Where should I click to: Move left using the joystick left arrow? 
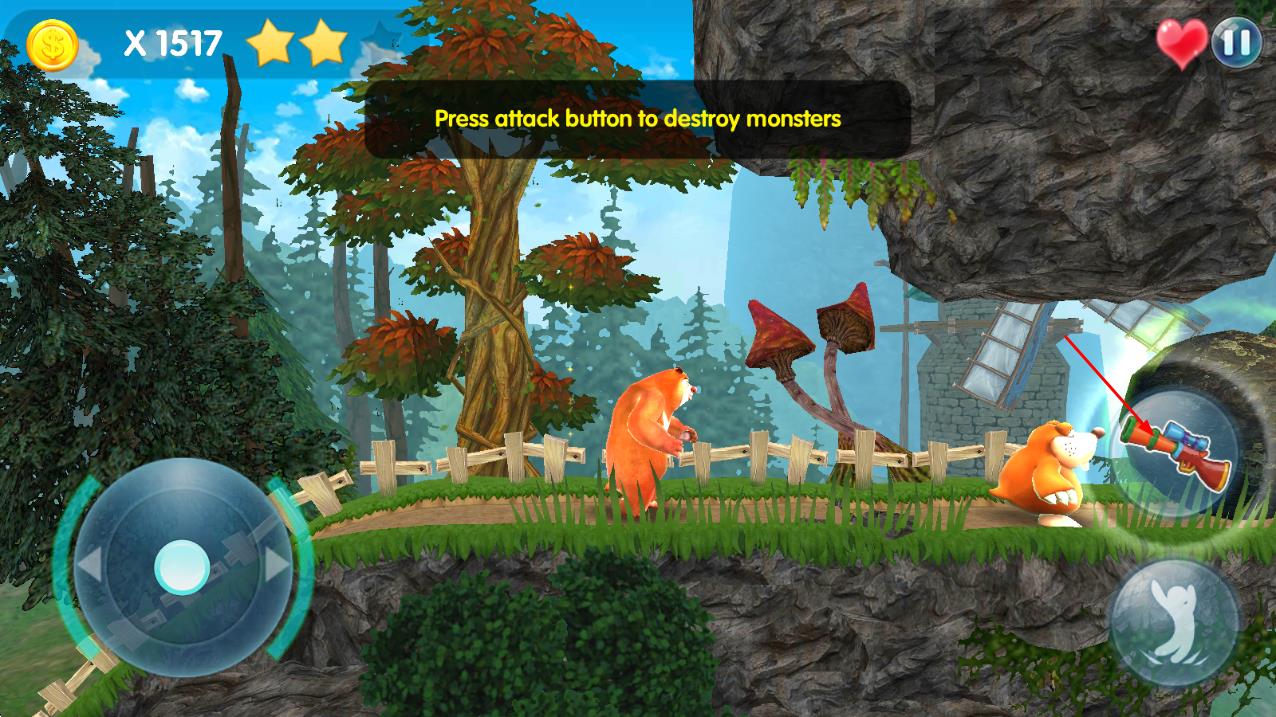pos(90,568)
